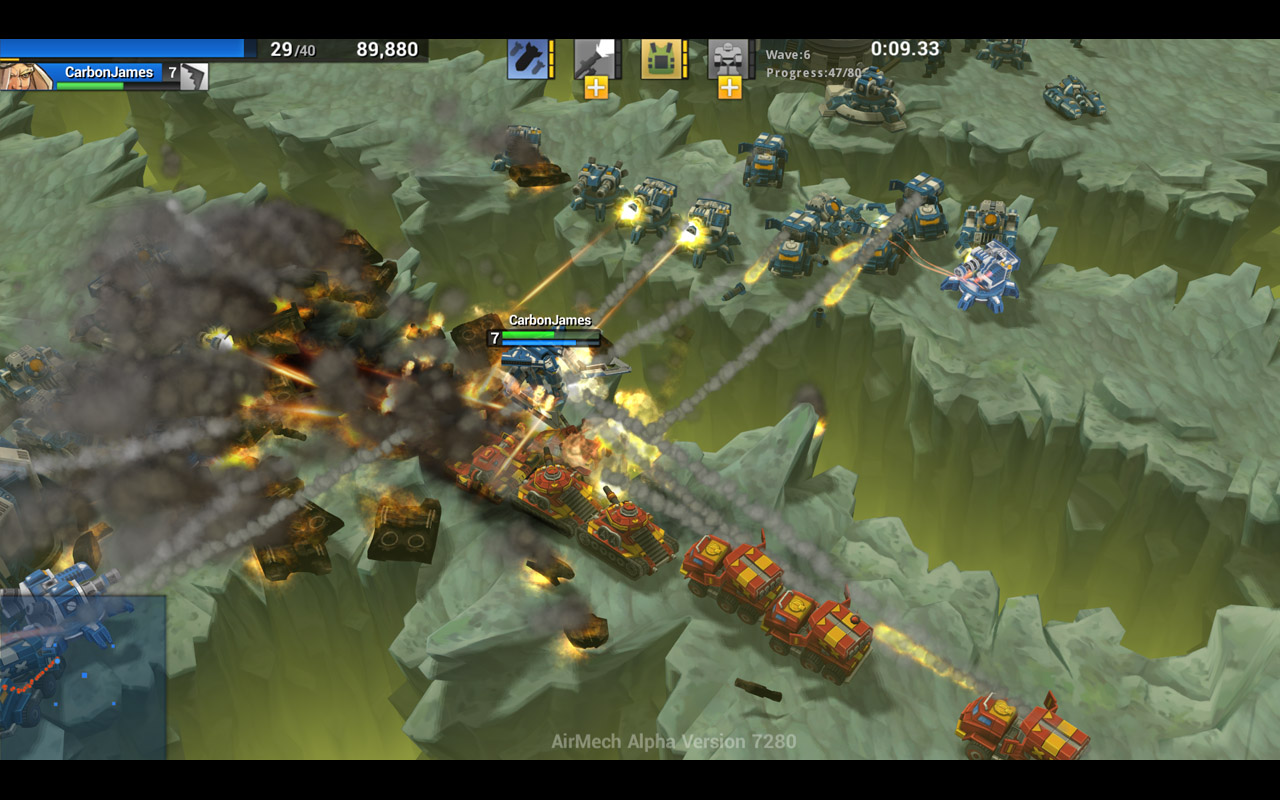Select the rocket launcher weapon icon
Screen dimensions: 1280x800
[x=594, y=58]
